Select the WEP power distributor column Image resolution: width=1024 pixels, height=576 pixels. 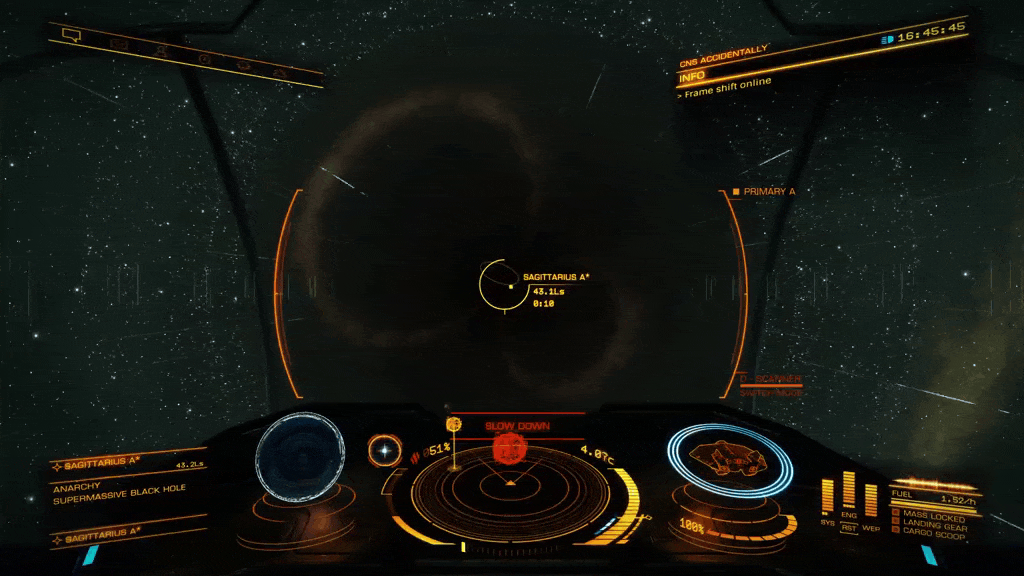coord(871,500)
